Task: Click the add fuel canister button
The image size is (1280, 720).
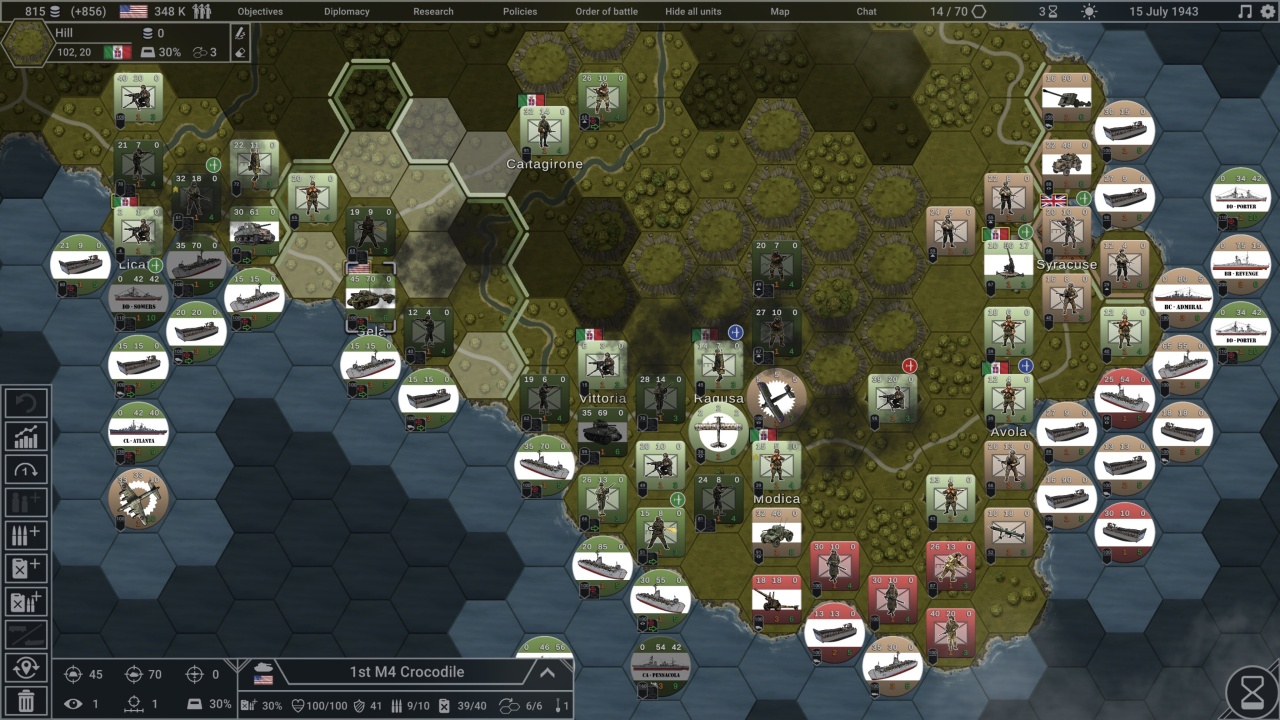Action: [x=27, y=568]
